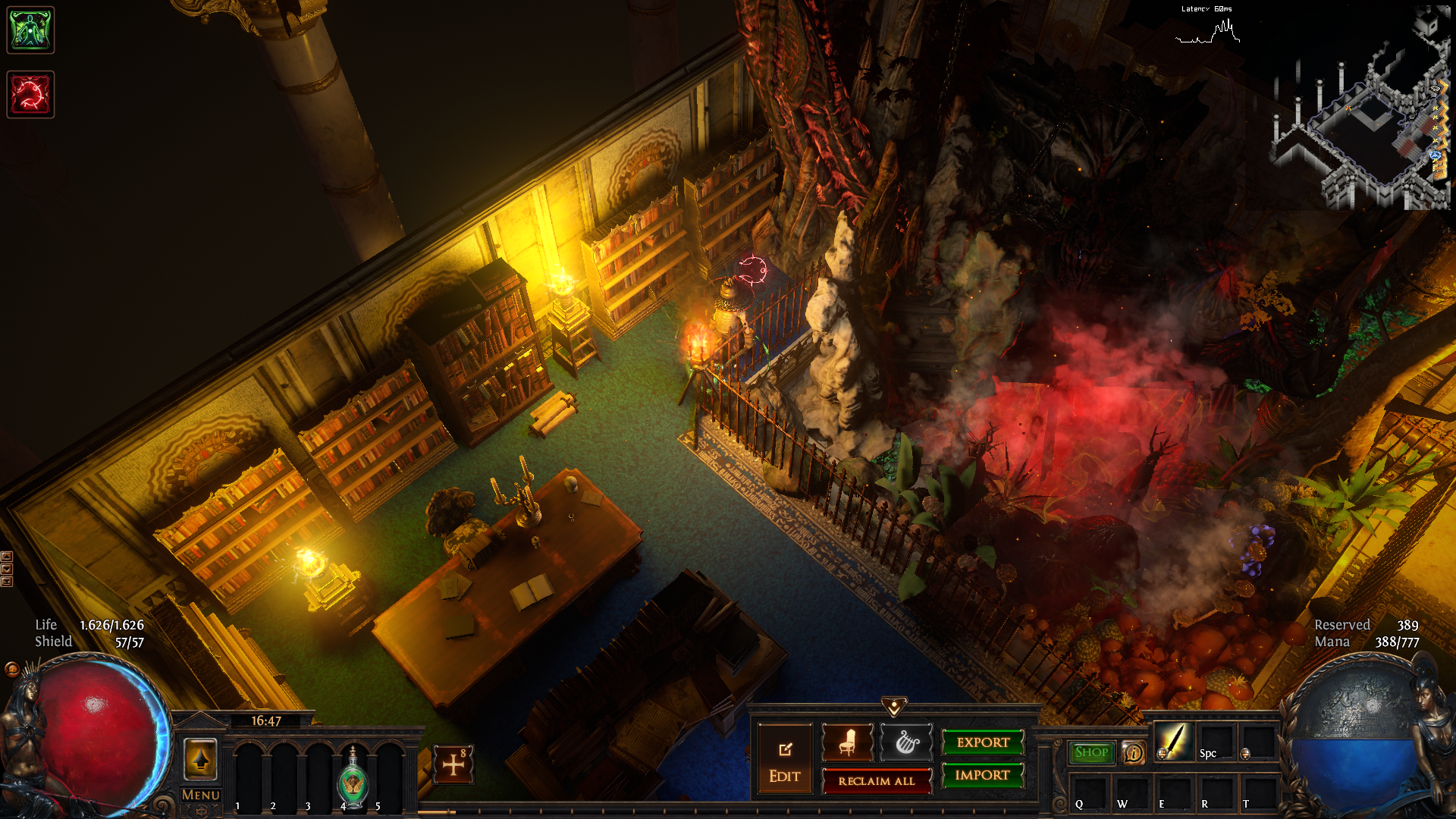
Task: Open the hideout music harp button
Action: tap(906, 742)
